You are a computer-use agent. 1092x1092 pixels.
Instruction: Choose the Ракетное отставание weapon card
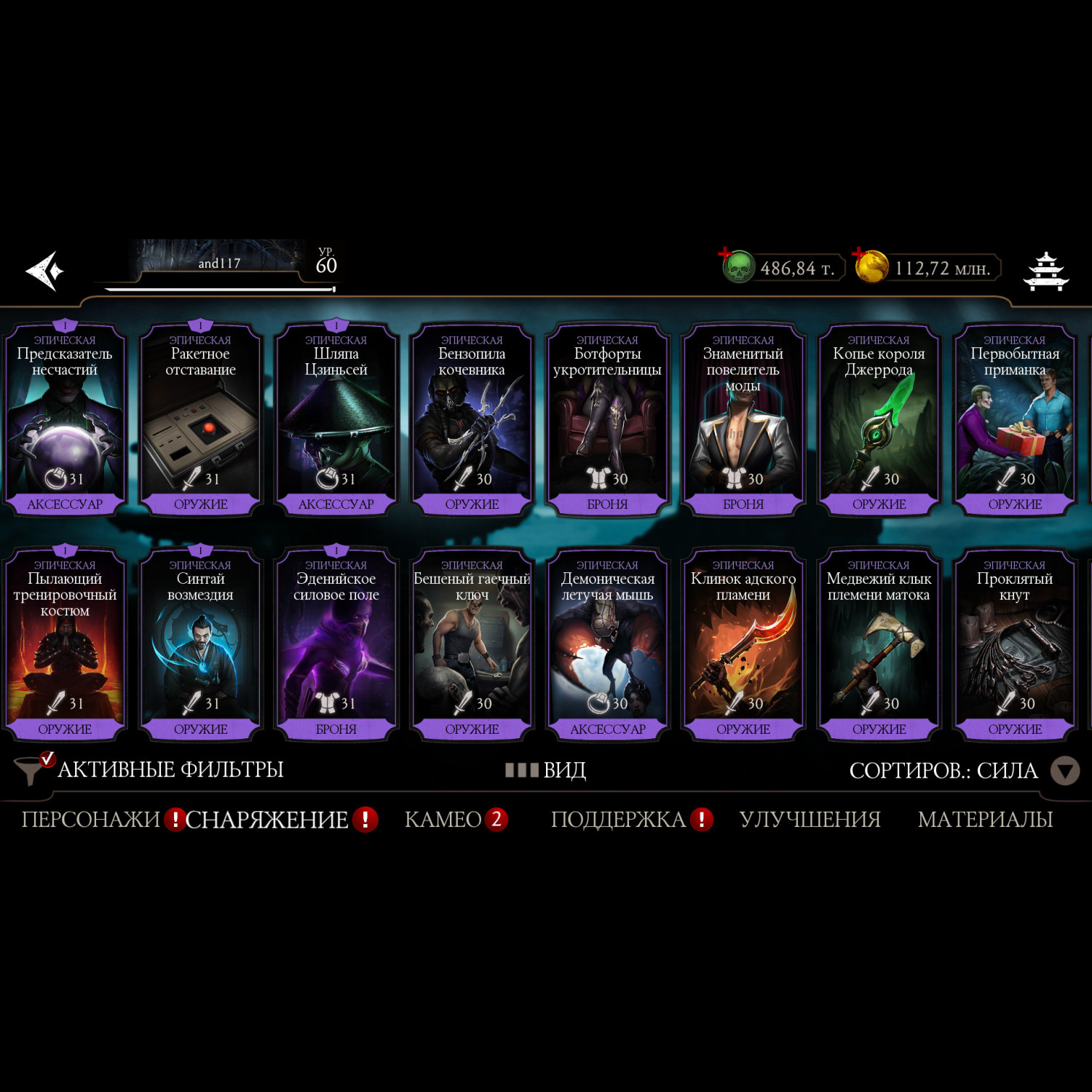(x=200, y=420)
